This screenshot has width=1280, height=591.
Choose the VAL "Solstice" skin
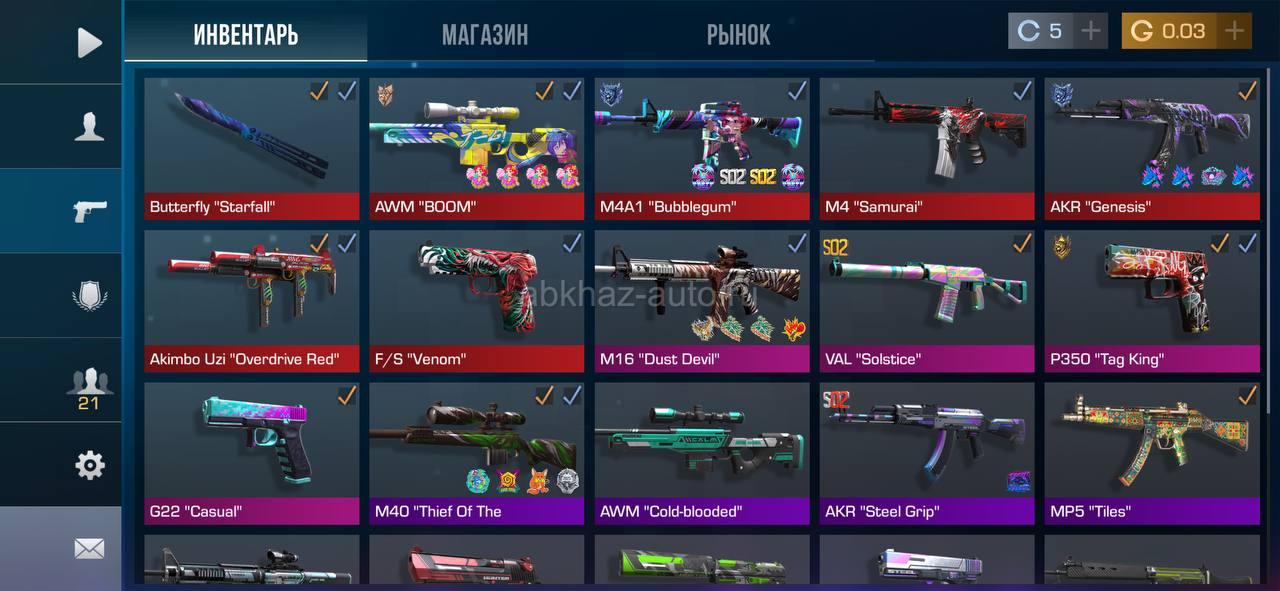click(926, 300)
